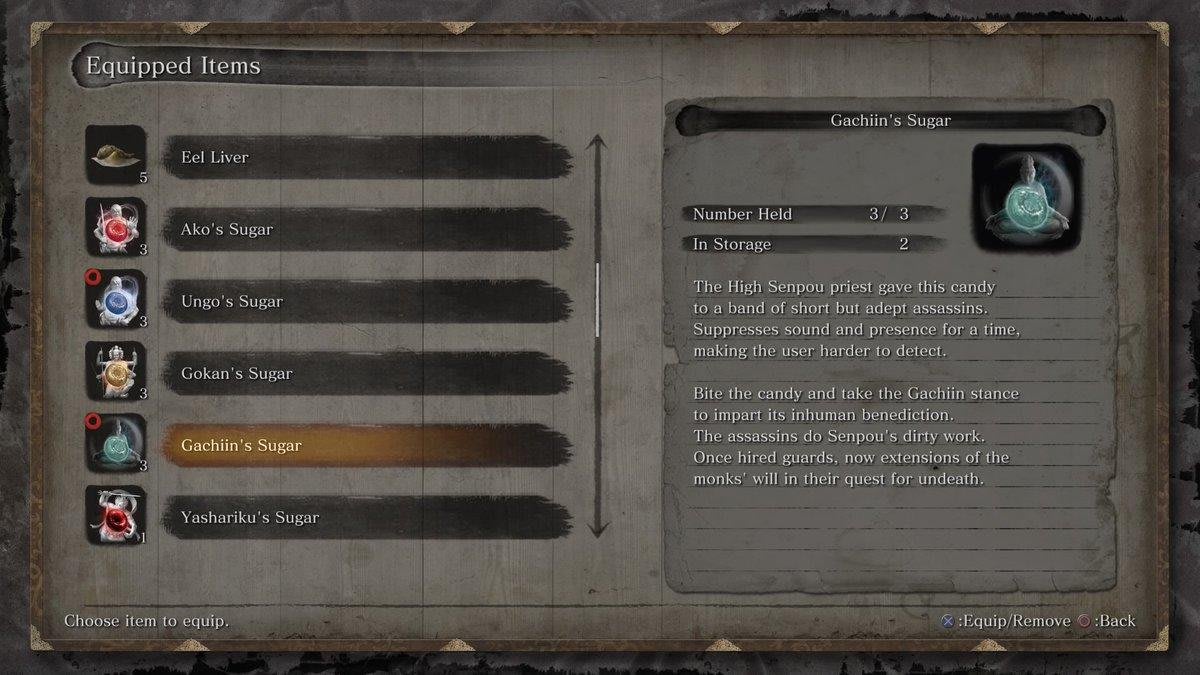Click the Eel Liver icon
The width and height of the screenshot is (1200, 675).
pyautogui.click(x=116, y=156)
